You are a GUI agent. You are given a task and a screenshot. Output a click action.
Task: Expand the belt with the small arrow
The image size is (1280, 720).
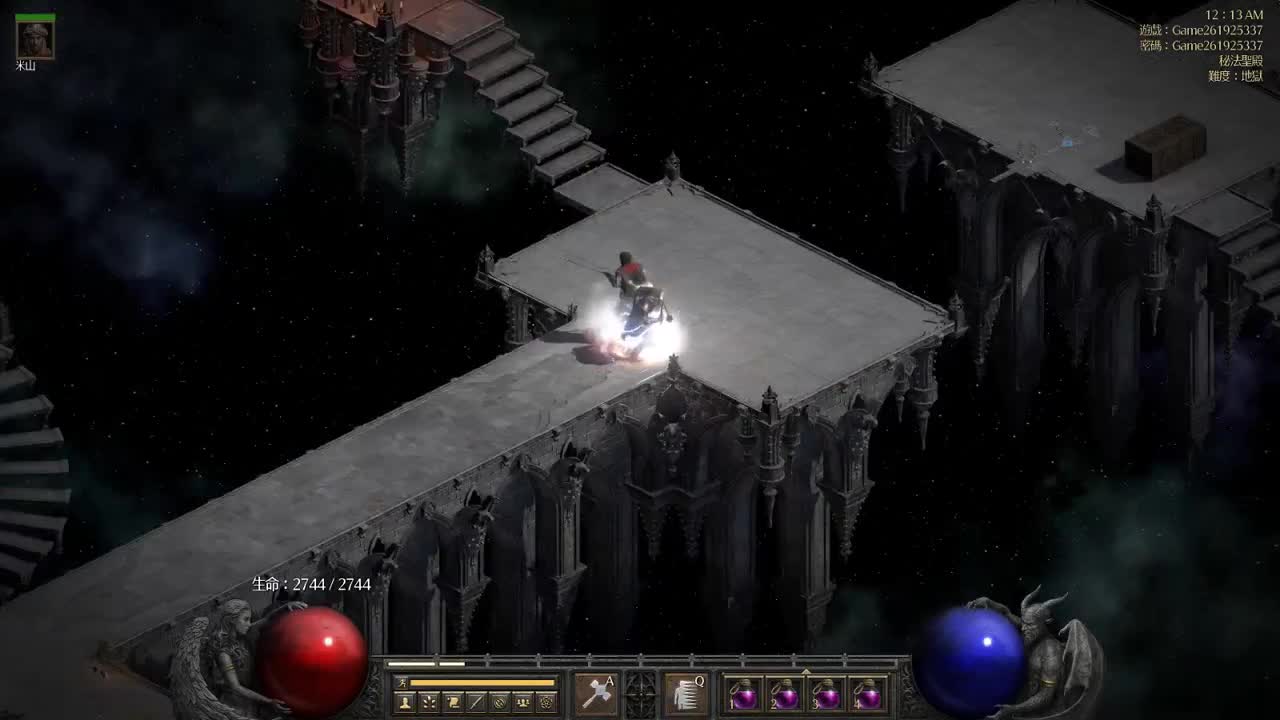806,671
